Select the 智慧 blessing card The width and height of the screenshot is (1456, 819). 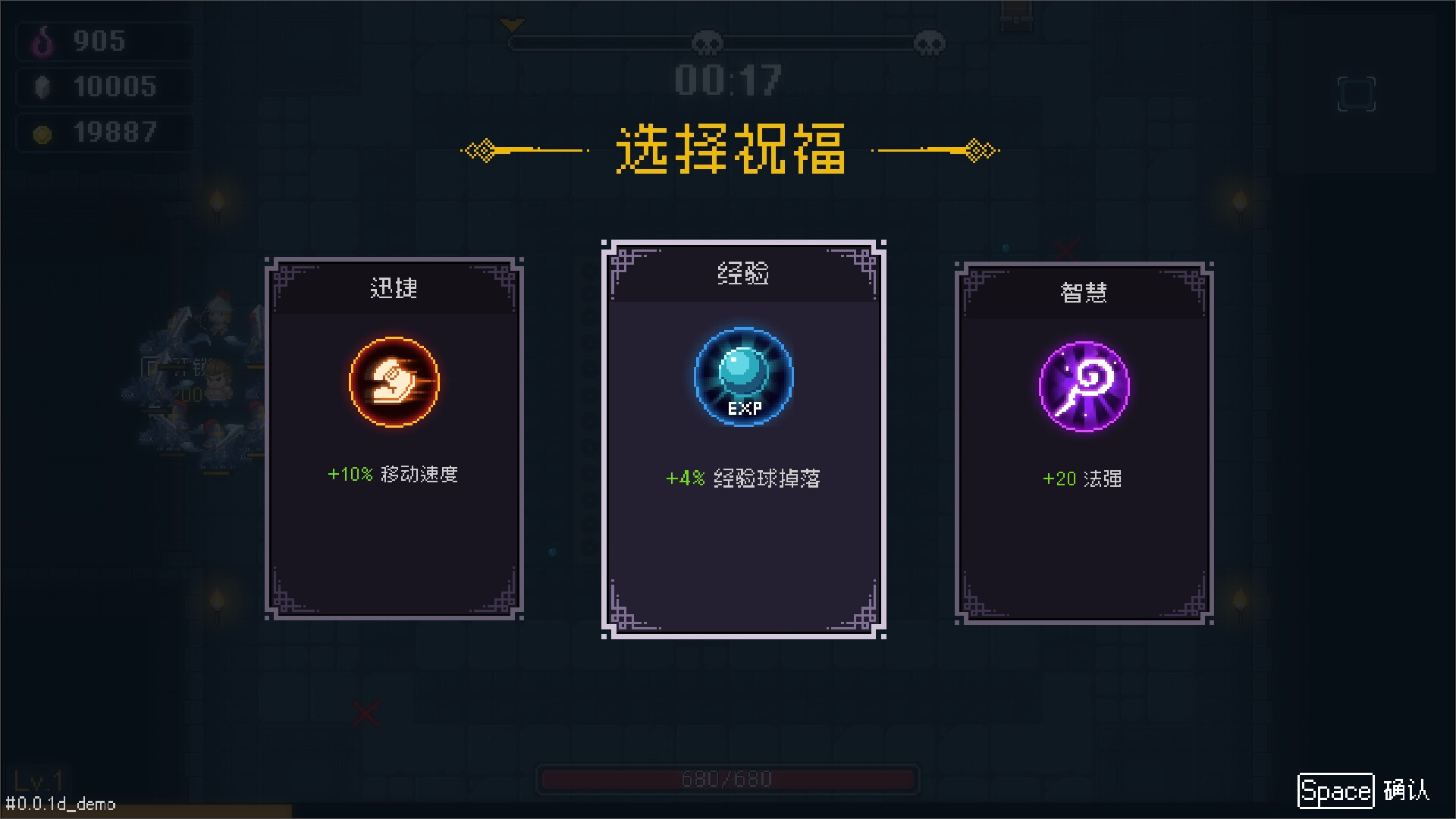(x=1083, y=440)
